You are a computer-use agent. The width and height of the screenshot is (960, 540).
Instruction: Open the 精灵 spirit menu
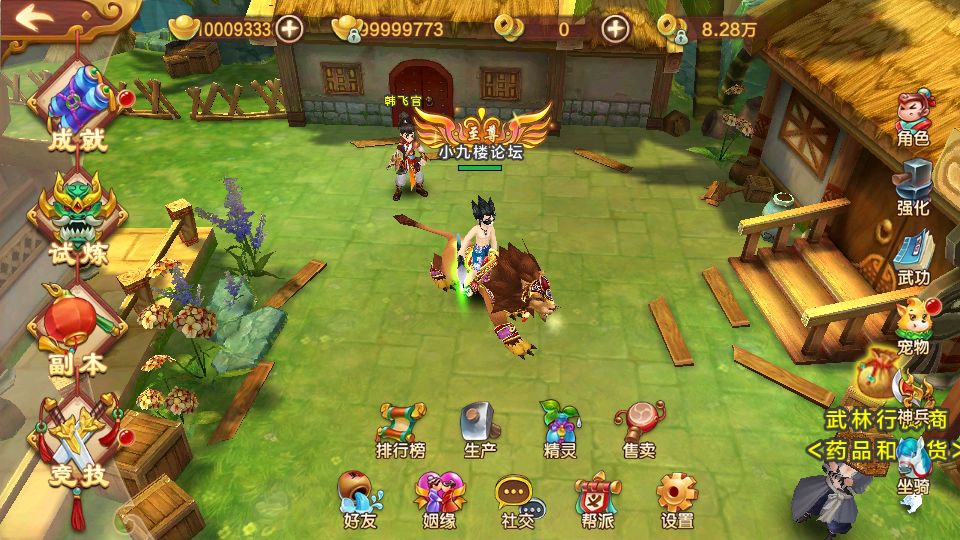[x=559, y=430]
